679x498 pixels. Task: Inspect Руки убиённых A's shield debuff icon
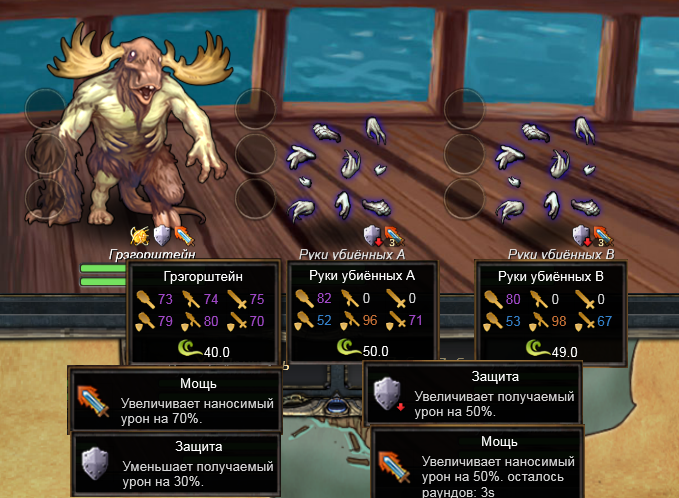372,236
